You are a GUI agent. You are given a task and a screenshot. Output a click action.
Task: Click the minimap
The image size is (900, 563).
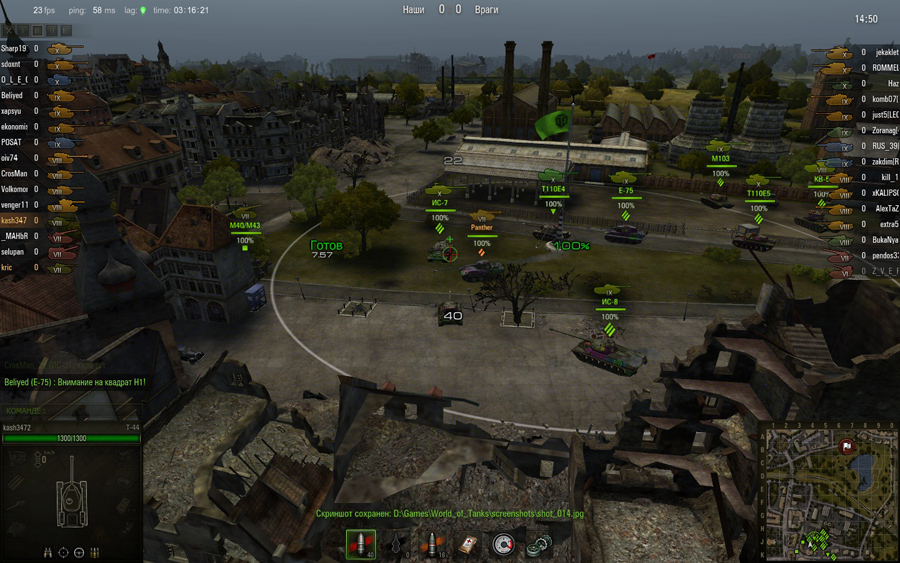829,492
